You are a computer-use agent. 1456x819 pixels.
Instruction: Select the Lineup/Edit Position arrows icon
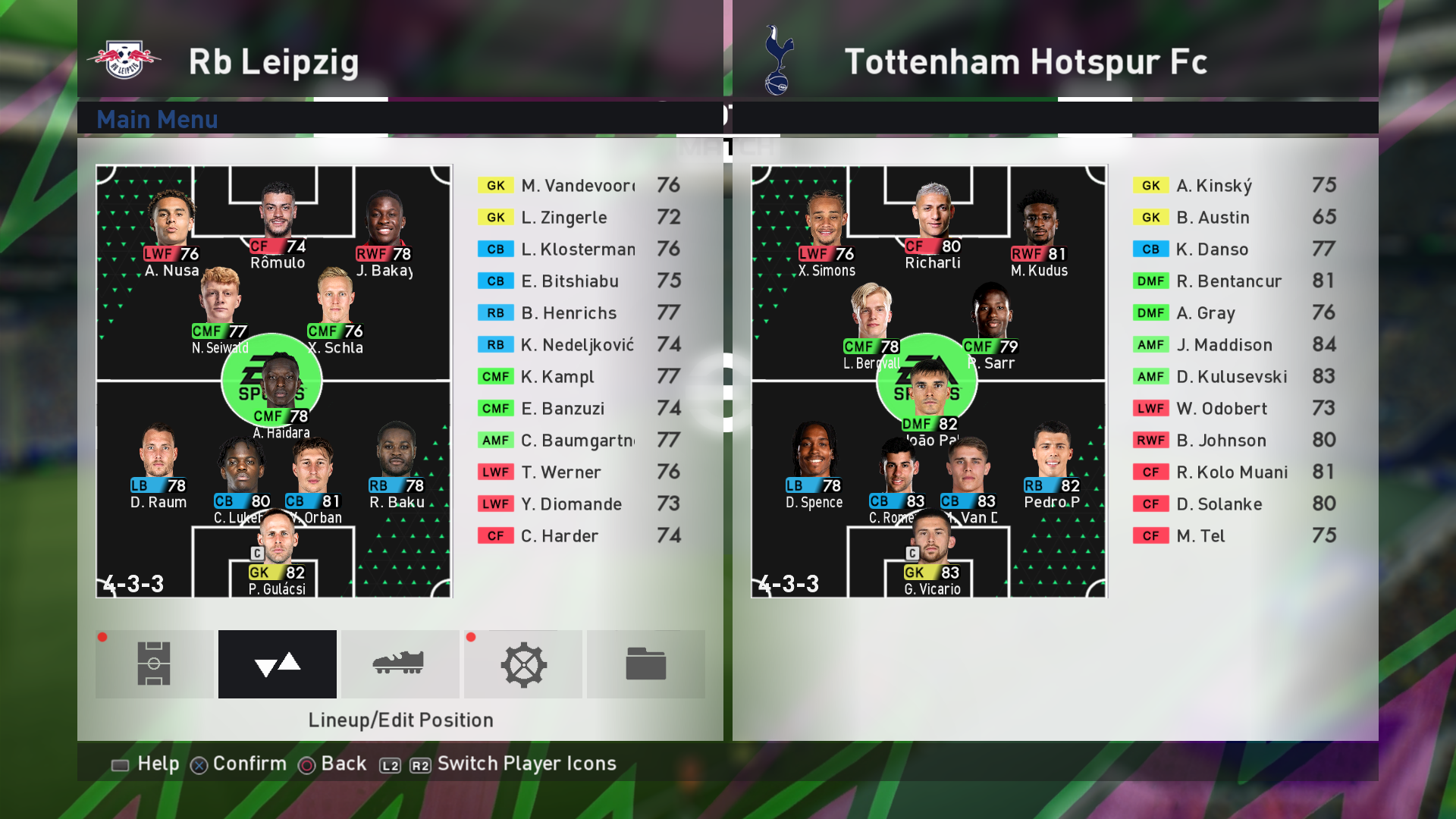tap(278, 664)
